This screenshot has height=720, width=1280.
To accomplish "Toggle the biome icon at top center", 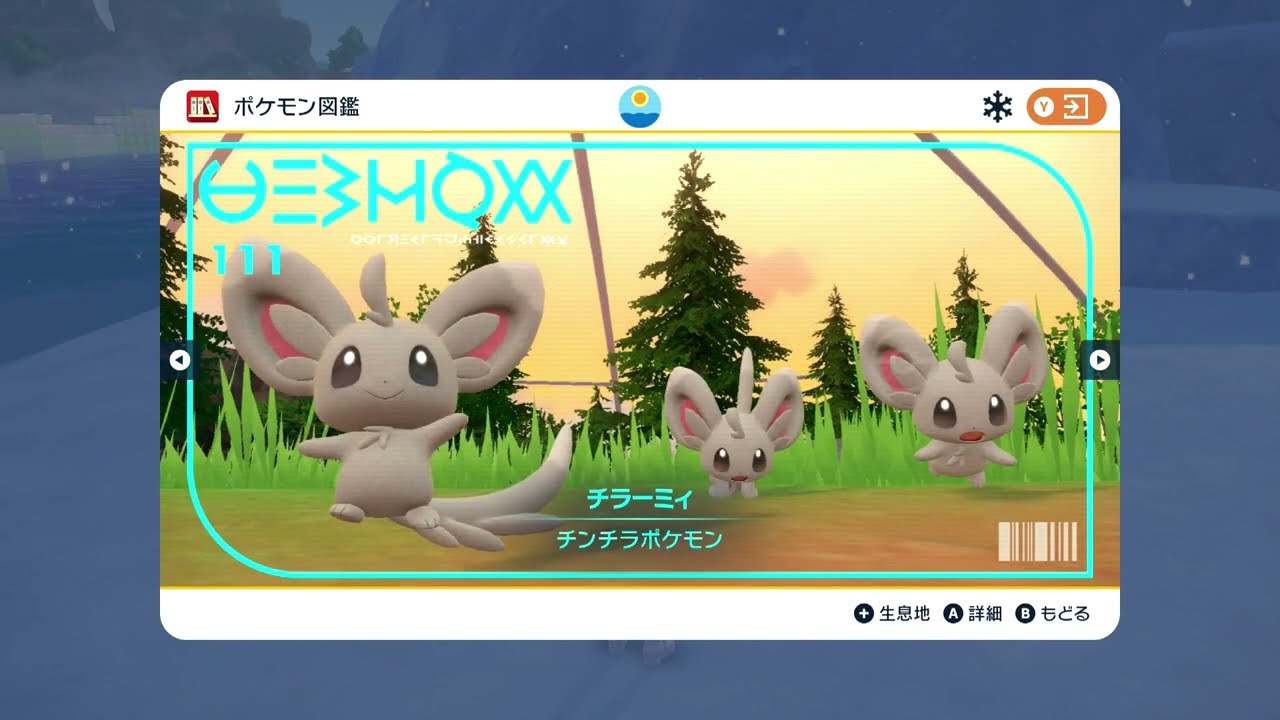I will (640, 104).
